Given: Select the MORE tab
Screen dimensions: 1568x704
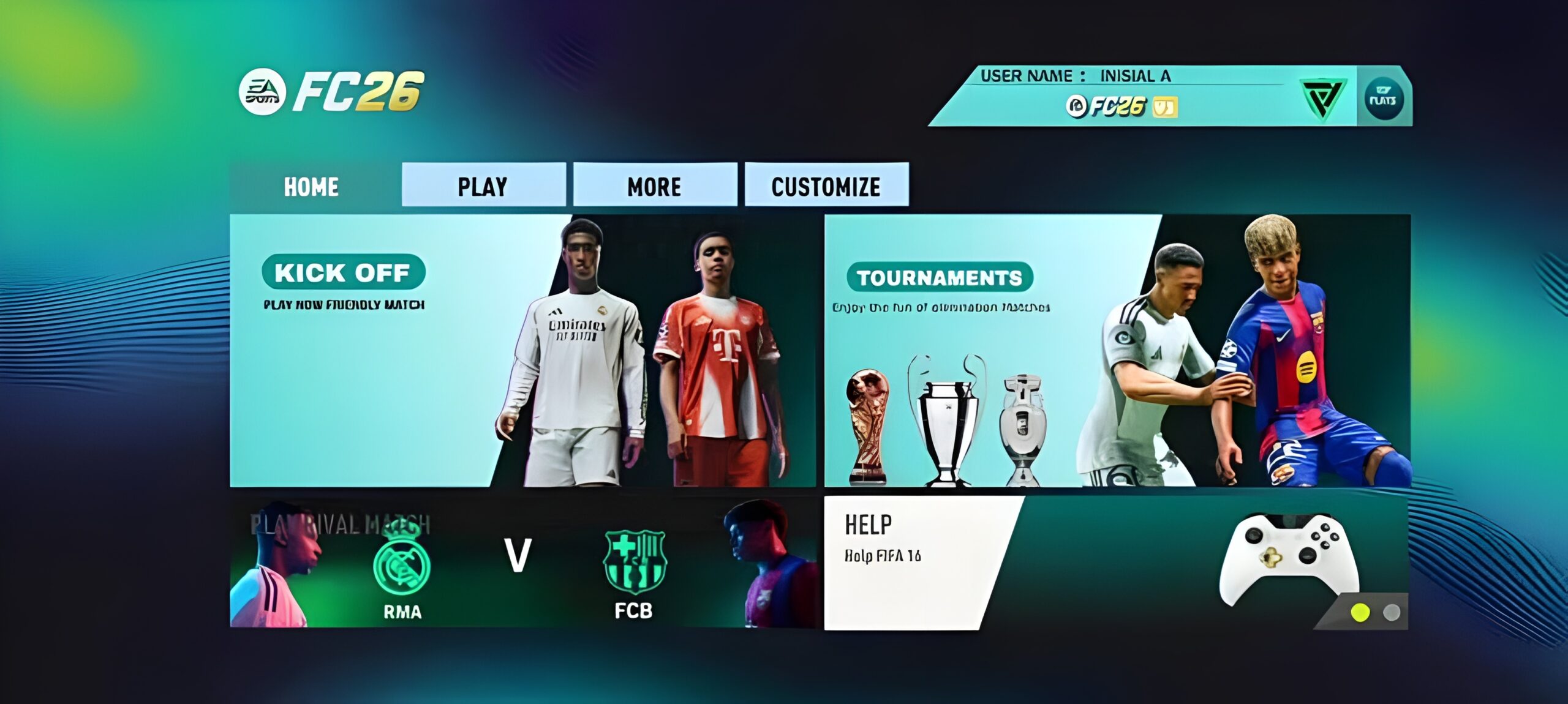Looking at the screenshot, I should coord(654,185).
